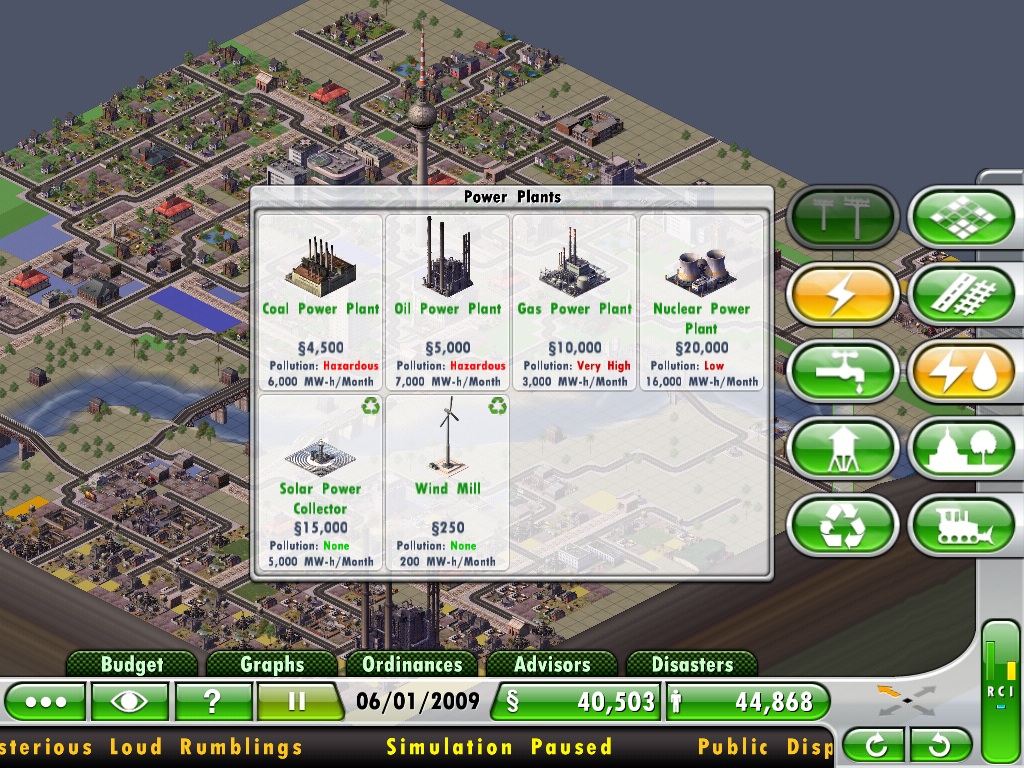Open the Disasters tab
Viewport: 1024px width, 768px height.
[x=692, y=664]
